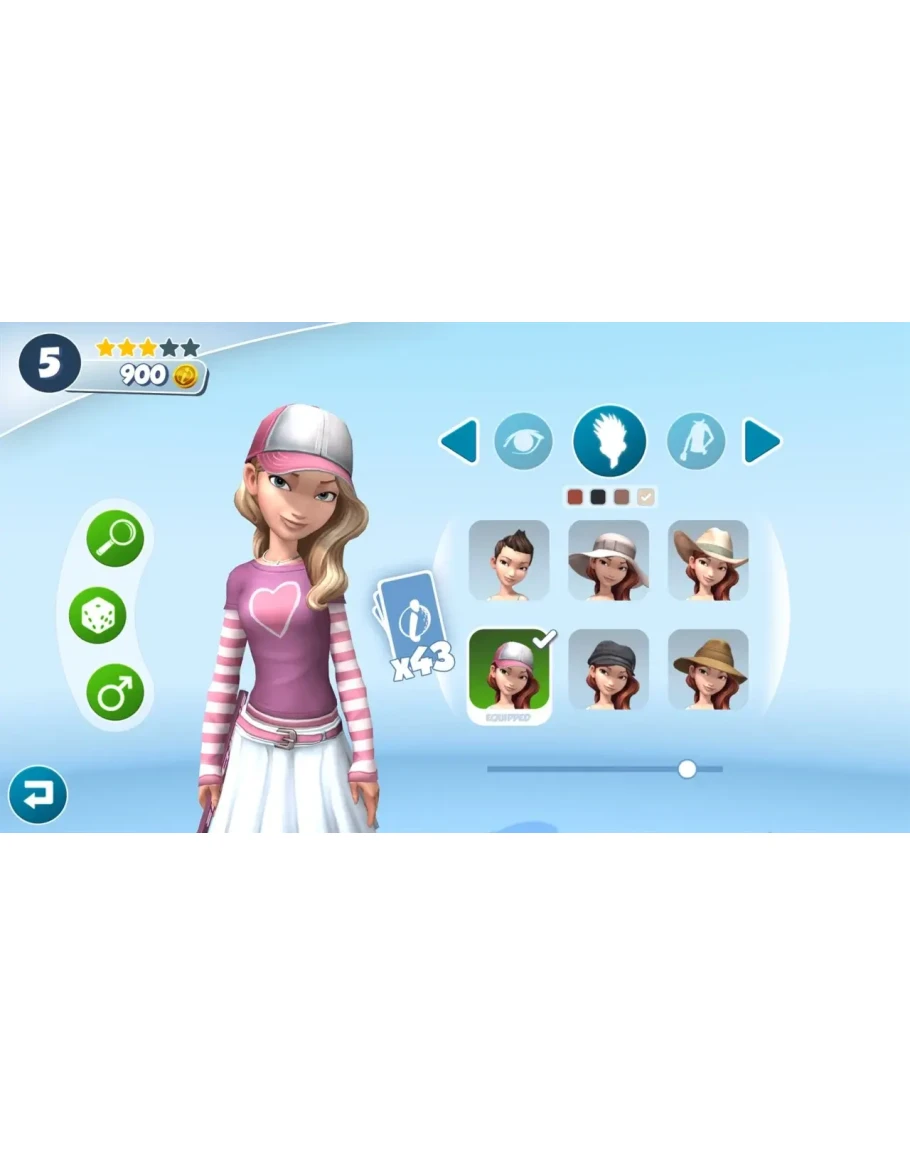Viewport: 910px width, 1155px height.
Task: Randomize the character with the dice button
Action: (97, 615)
